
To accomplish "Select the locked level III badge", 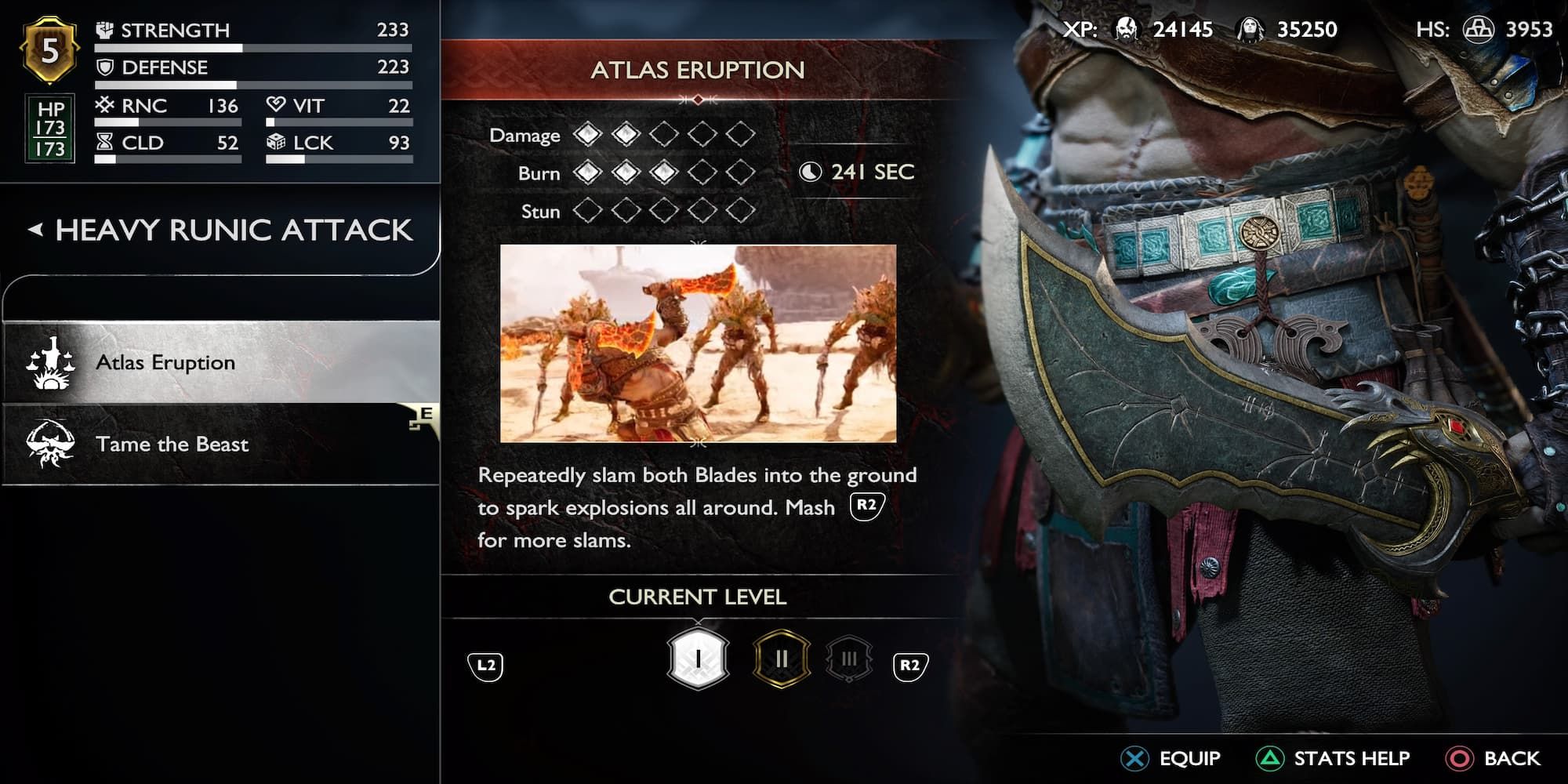I will point(849,659).
